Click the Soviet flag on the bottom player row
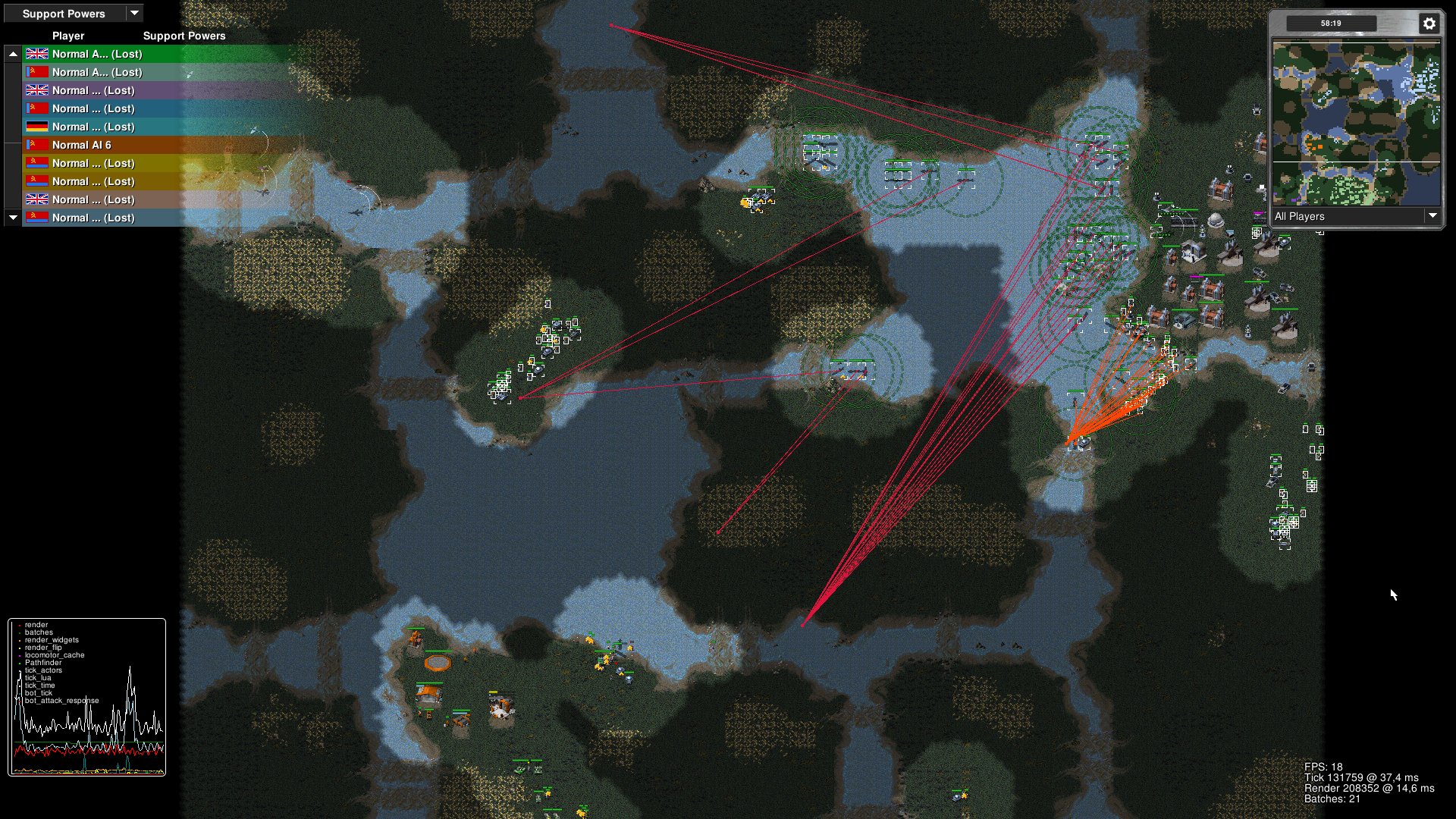1456x819 pixels. [x=36, y=218]
